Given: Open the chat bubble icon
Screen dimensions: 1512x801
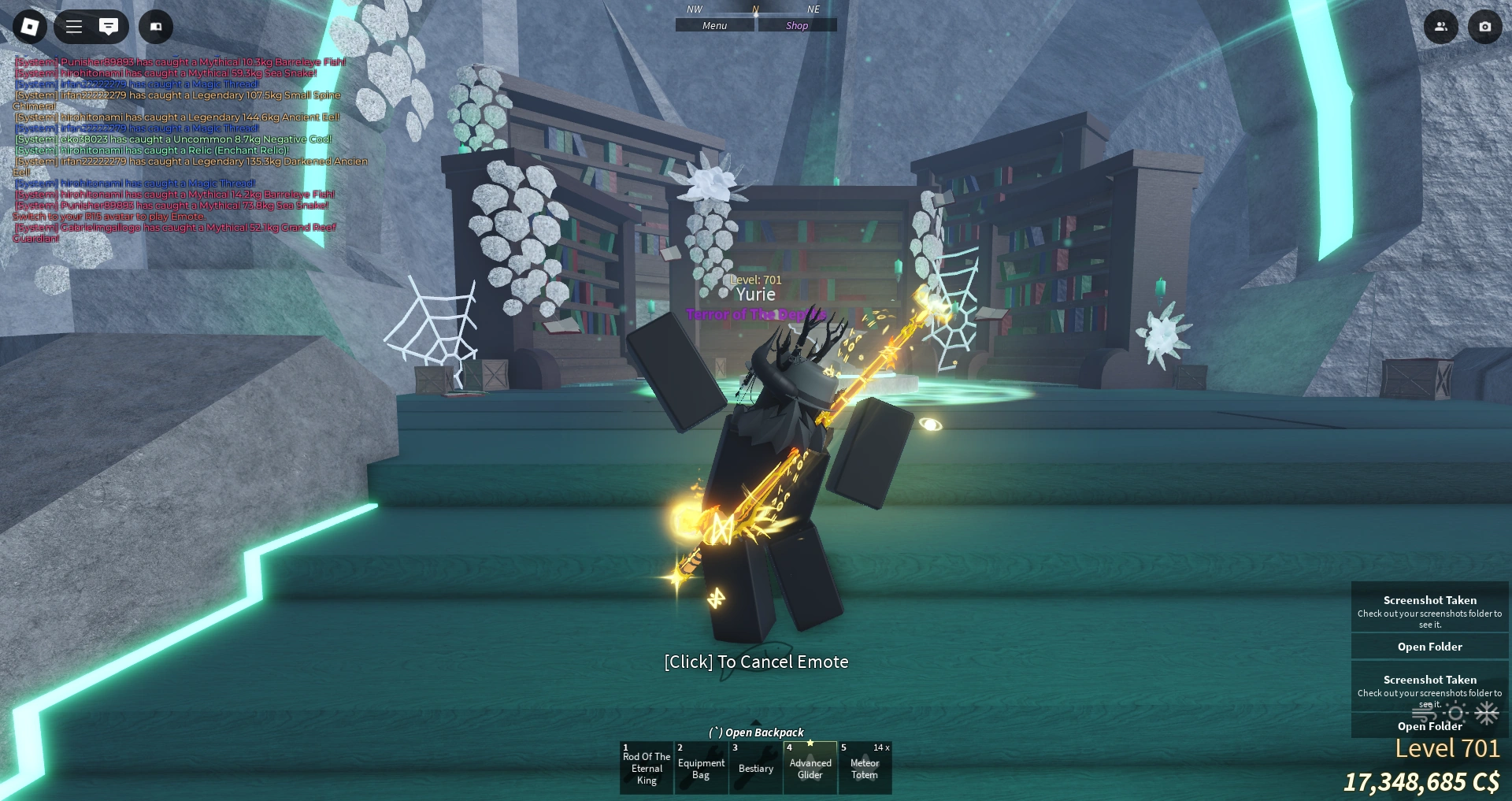Looking at the screenshot, I should [x=109, y=26].
